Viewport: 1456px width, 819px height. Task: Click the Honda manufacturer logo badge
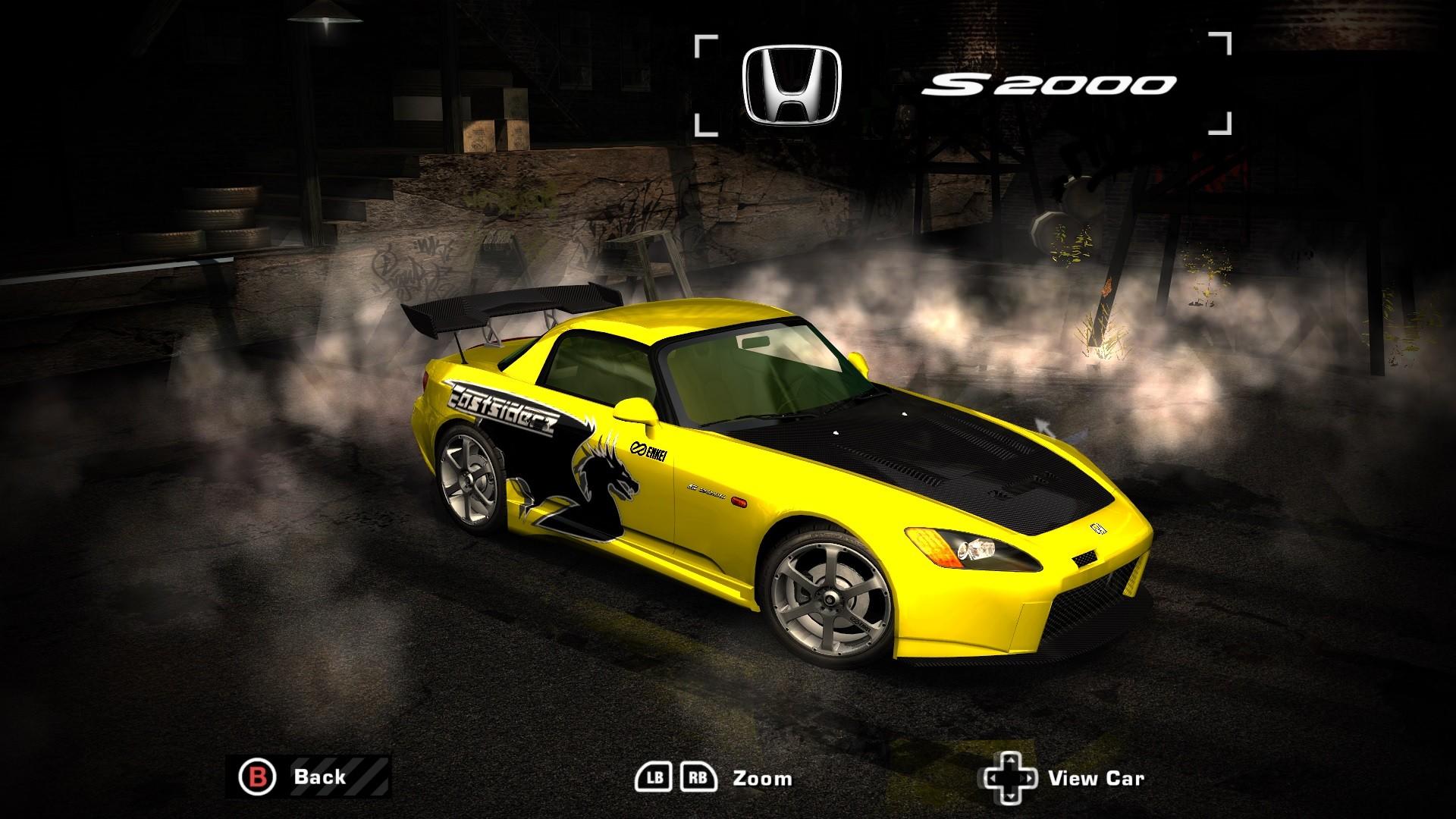(789, 83)
